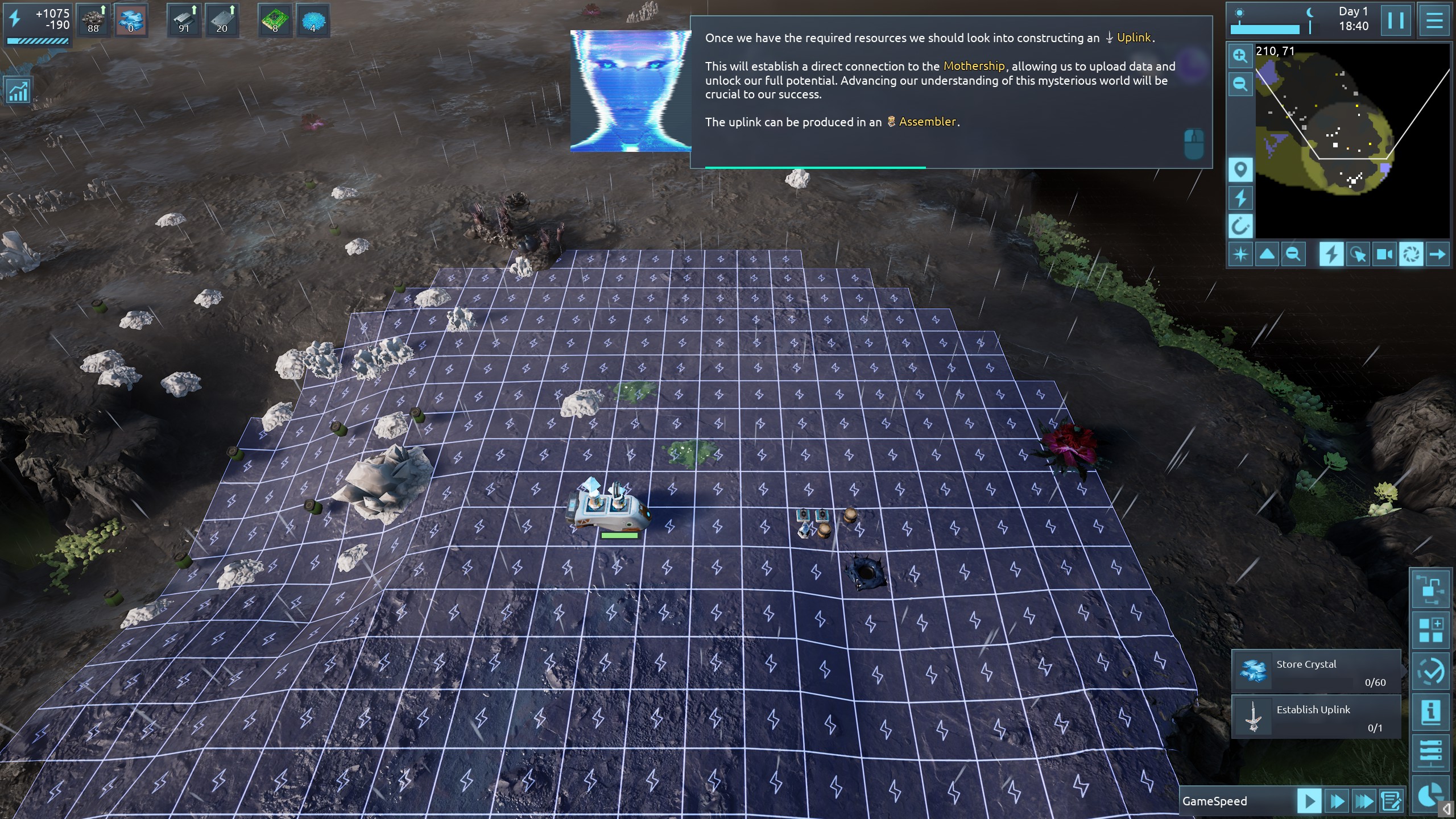Open the hamburger main menu
Image resolution: width=1456 pixels, height=819 pixels.
1434,21
